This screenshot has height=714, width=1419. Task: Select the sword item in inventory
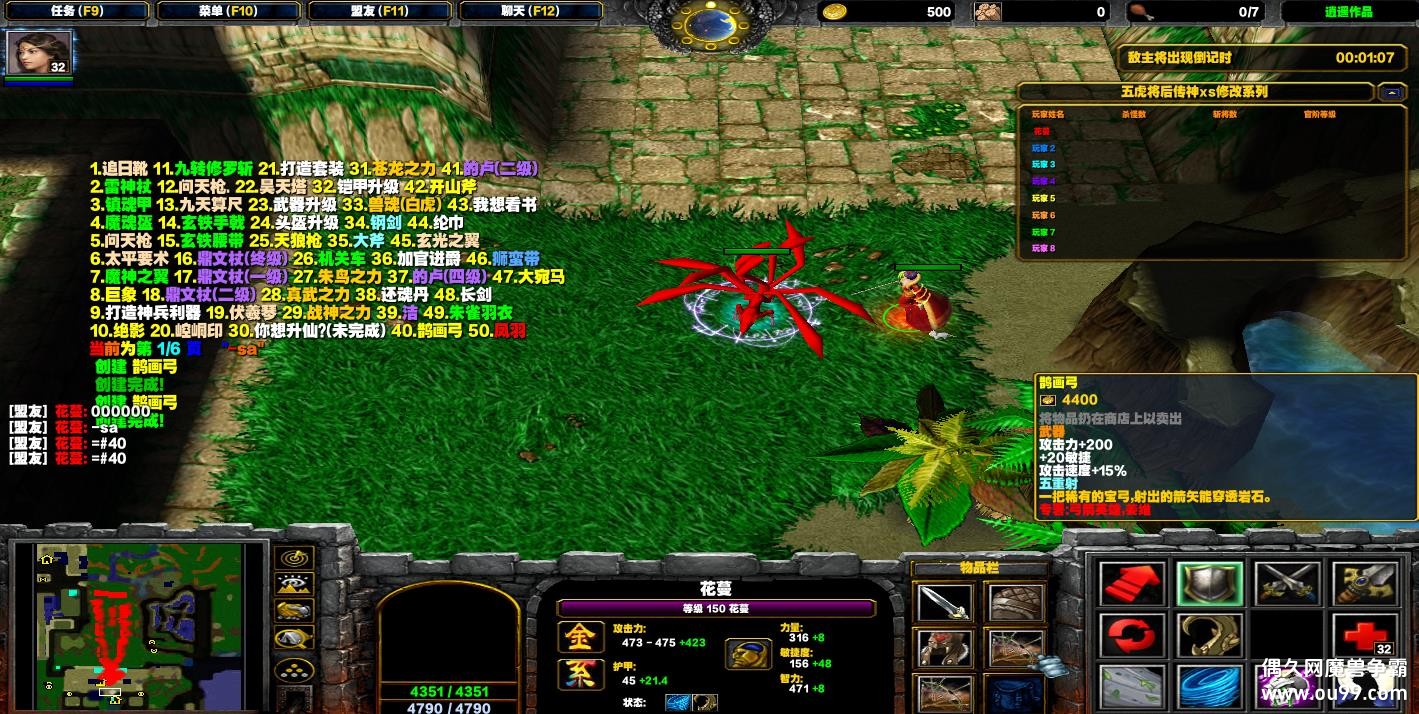[944, 603]
